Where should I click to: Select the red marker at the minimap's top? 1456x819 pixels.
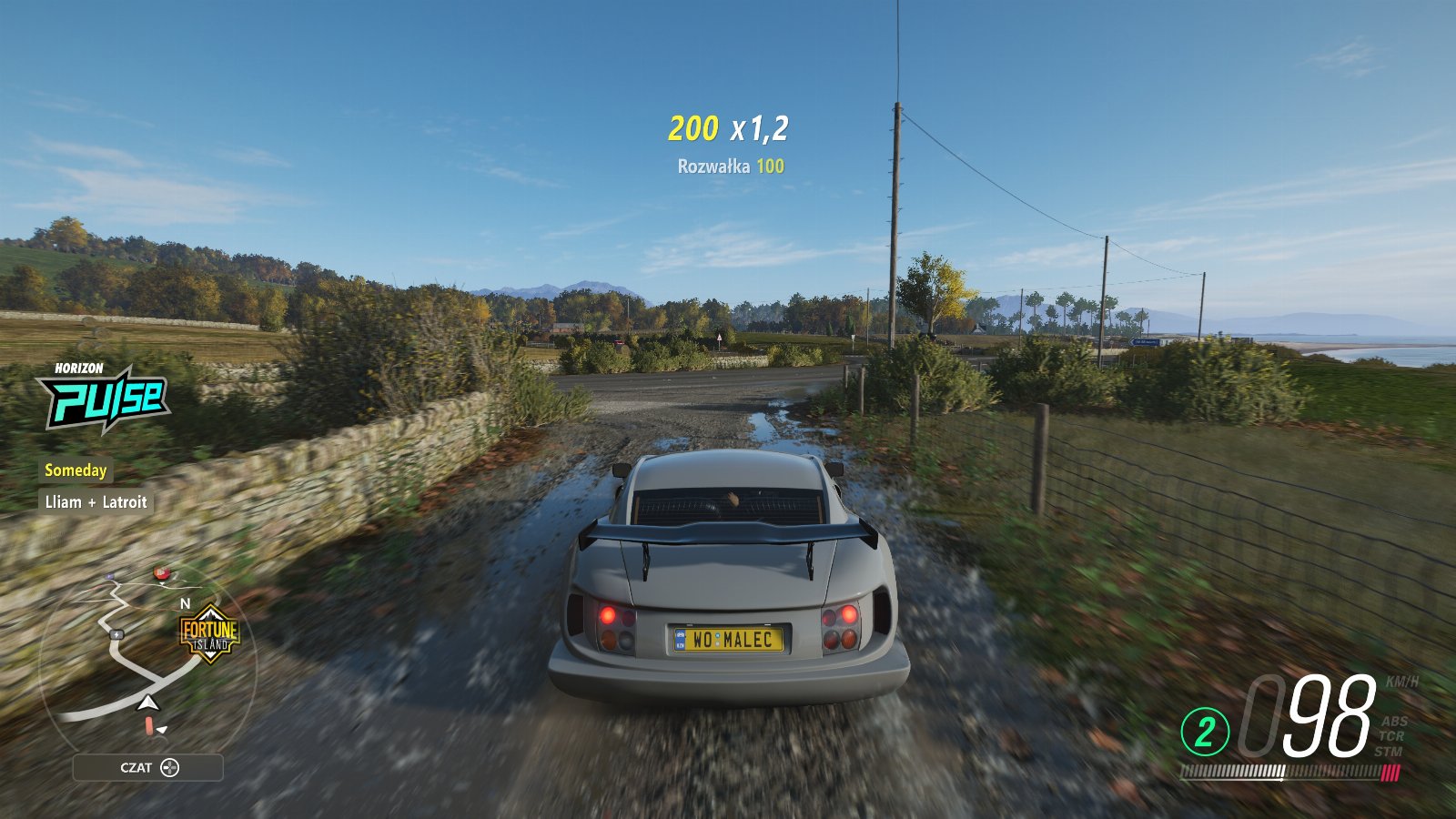(162, 572)
